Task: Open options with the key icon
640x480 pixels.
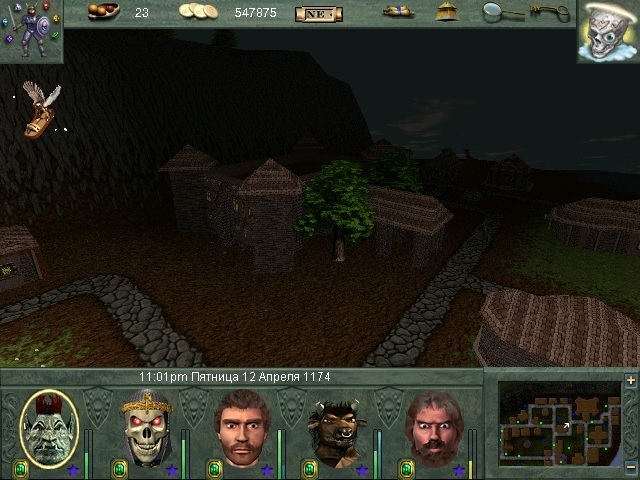Action: coord(549,12)
